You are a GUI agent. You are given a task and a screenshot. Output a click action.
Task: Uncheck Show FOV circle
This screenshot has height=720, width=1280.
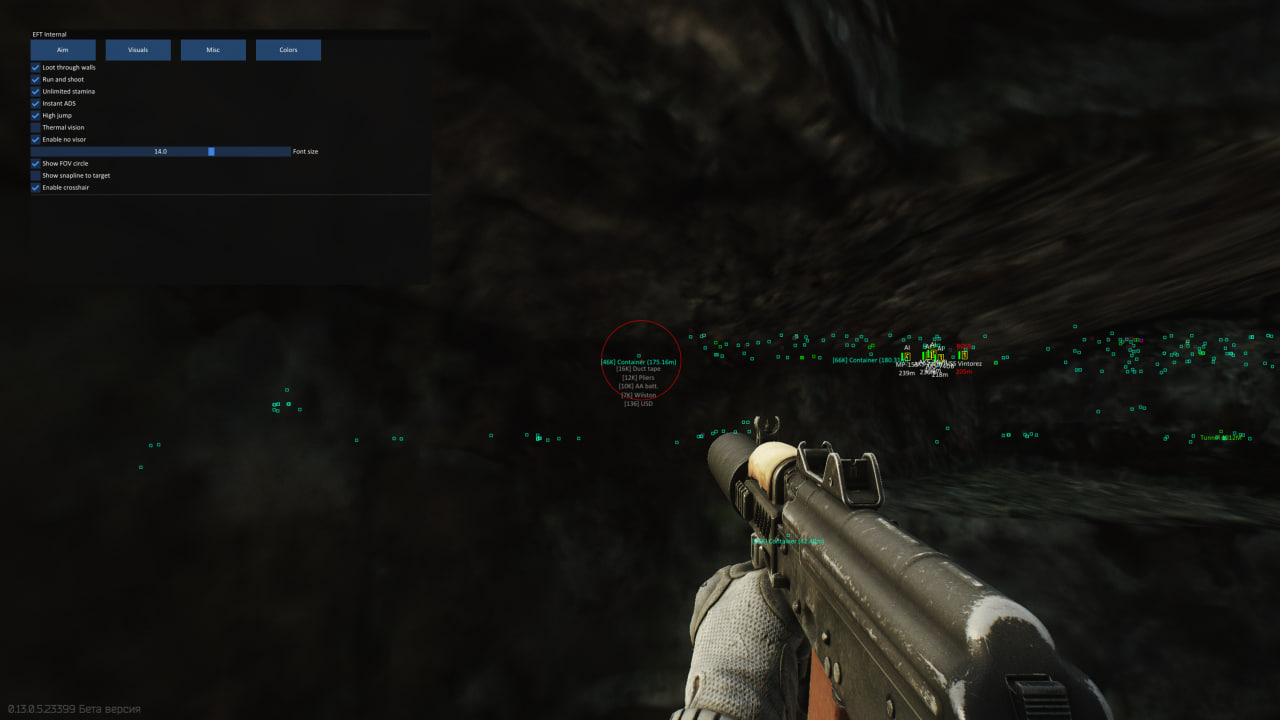point(36,164)
